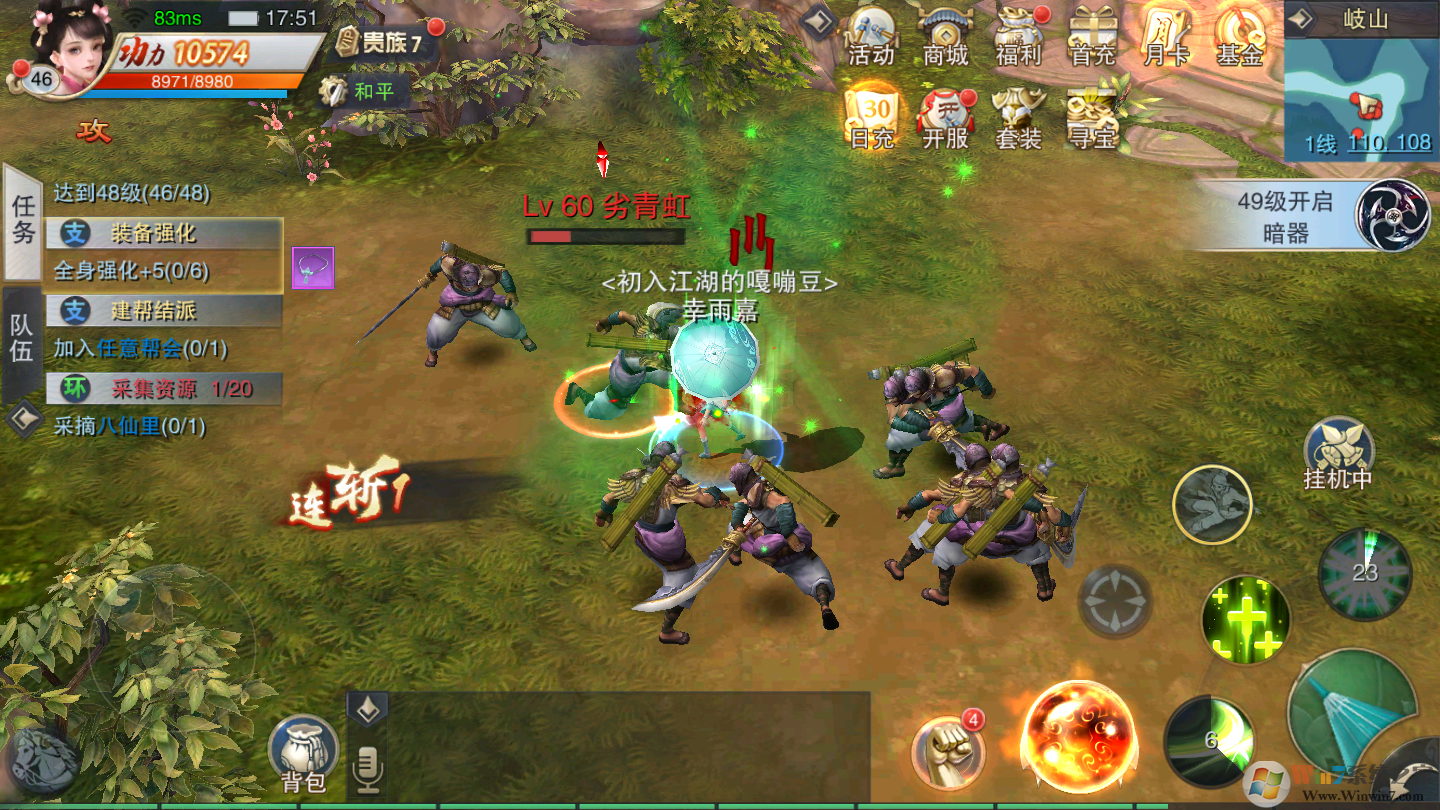
Task: Open the 月卡 monthly card
Action: click(x=1166, y=36)
